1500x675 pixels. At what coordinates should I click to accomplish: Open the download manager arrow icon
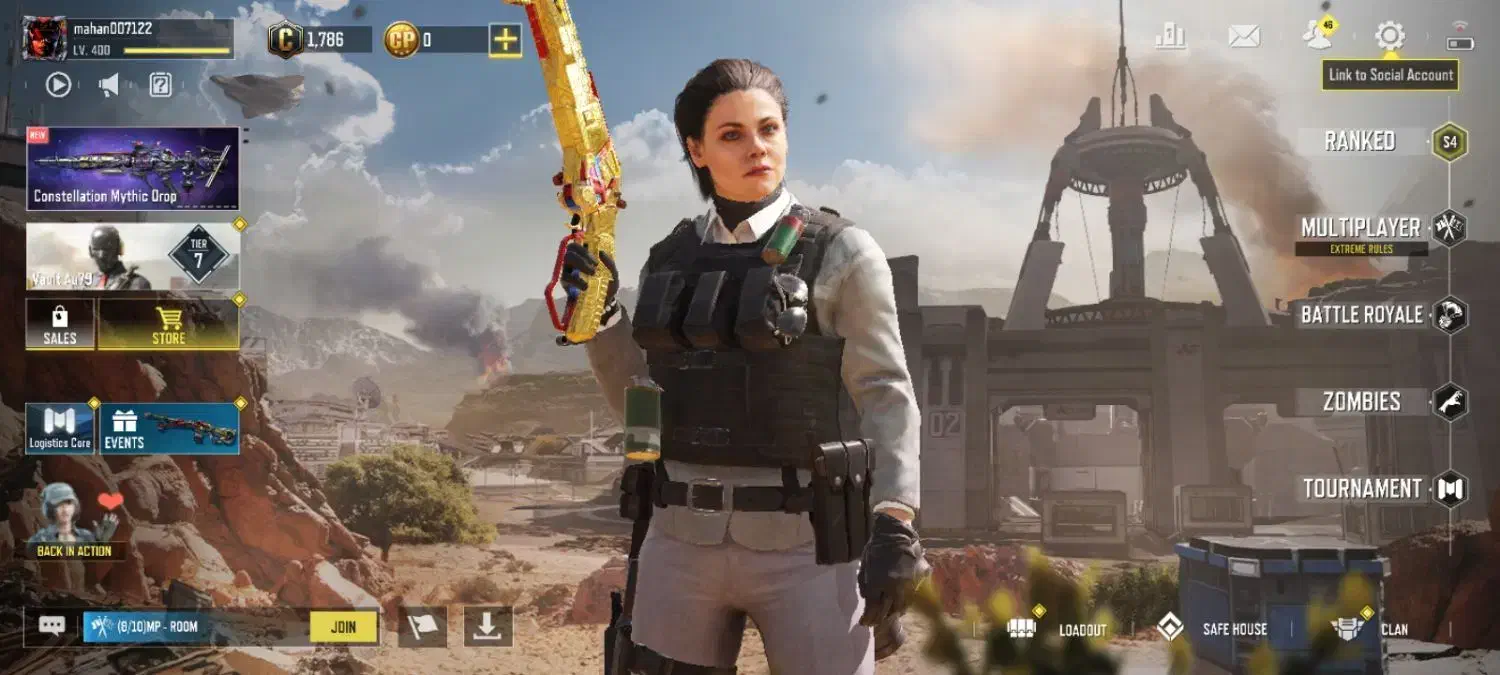[x=487, y=626]
